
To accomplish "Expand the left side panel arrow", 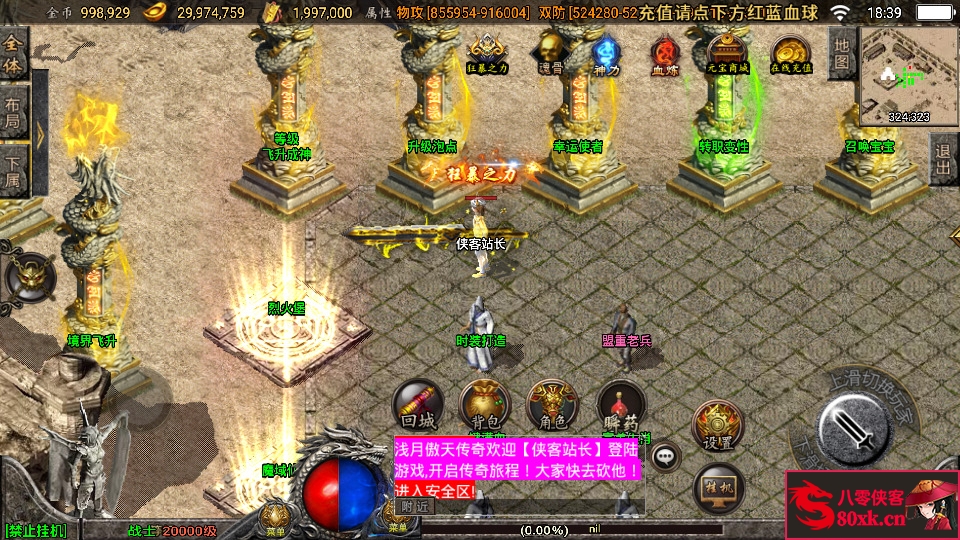I will pos(41,132).
